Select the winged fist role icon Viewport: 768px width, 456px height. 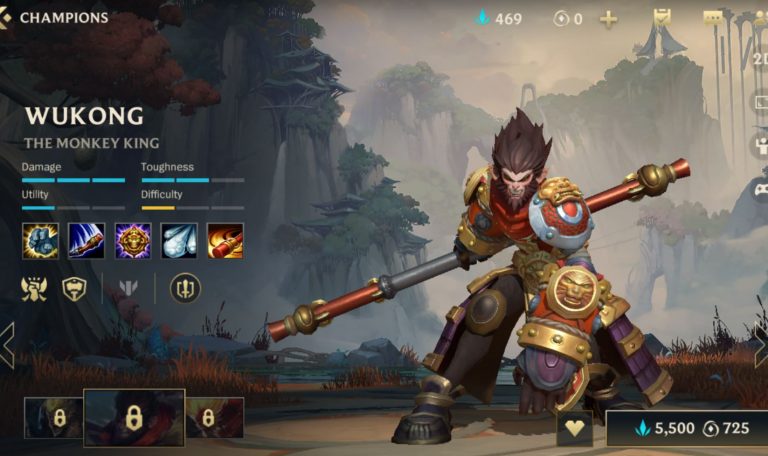point(34,289)
